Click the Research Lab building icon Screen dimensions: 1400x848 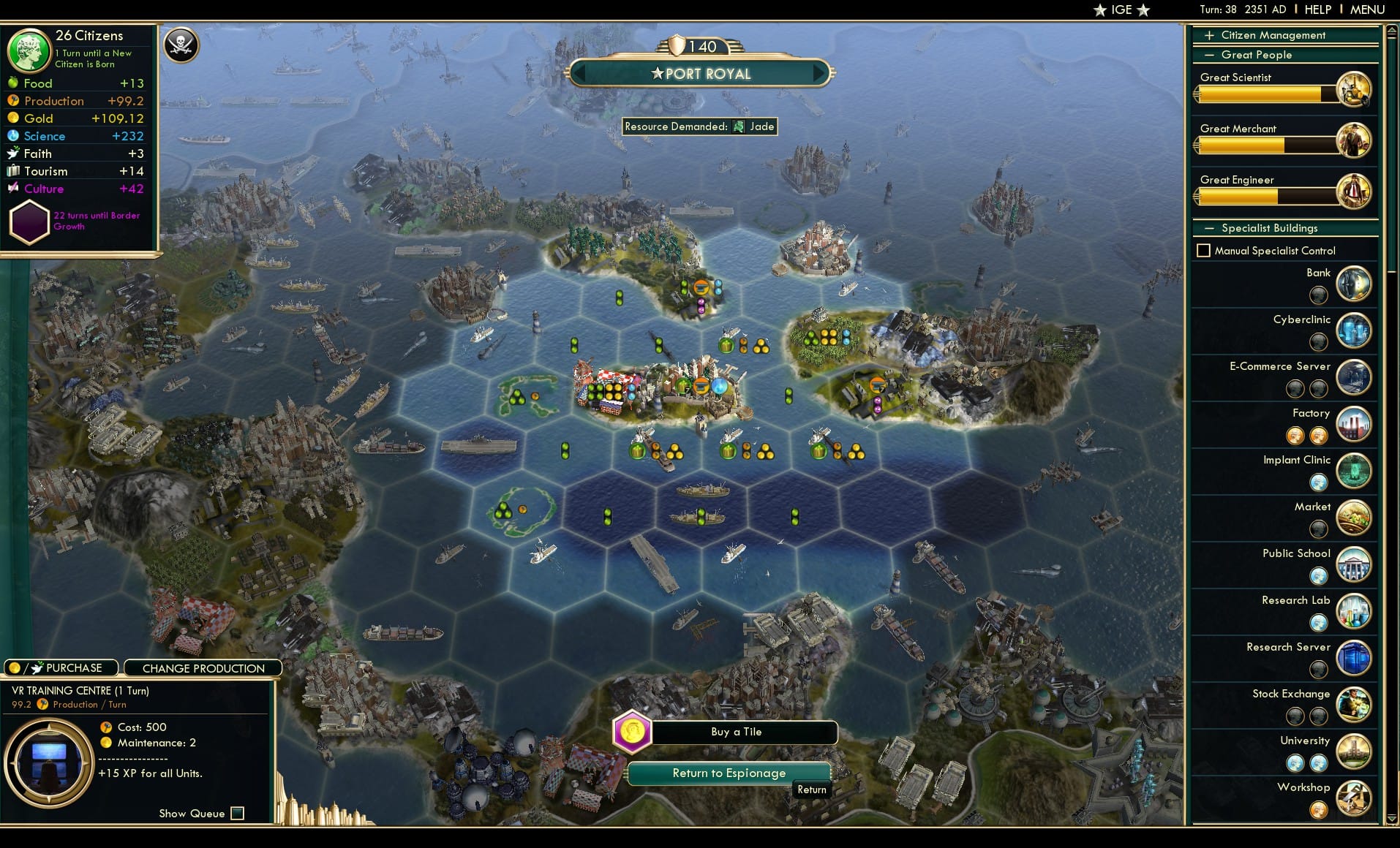pos(1354,611)
